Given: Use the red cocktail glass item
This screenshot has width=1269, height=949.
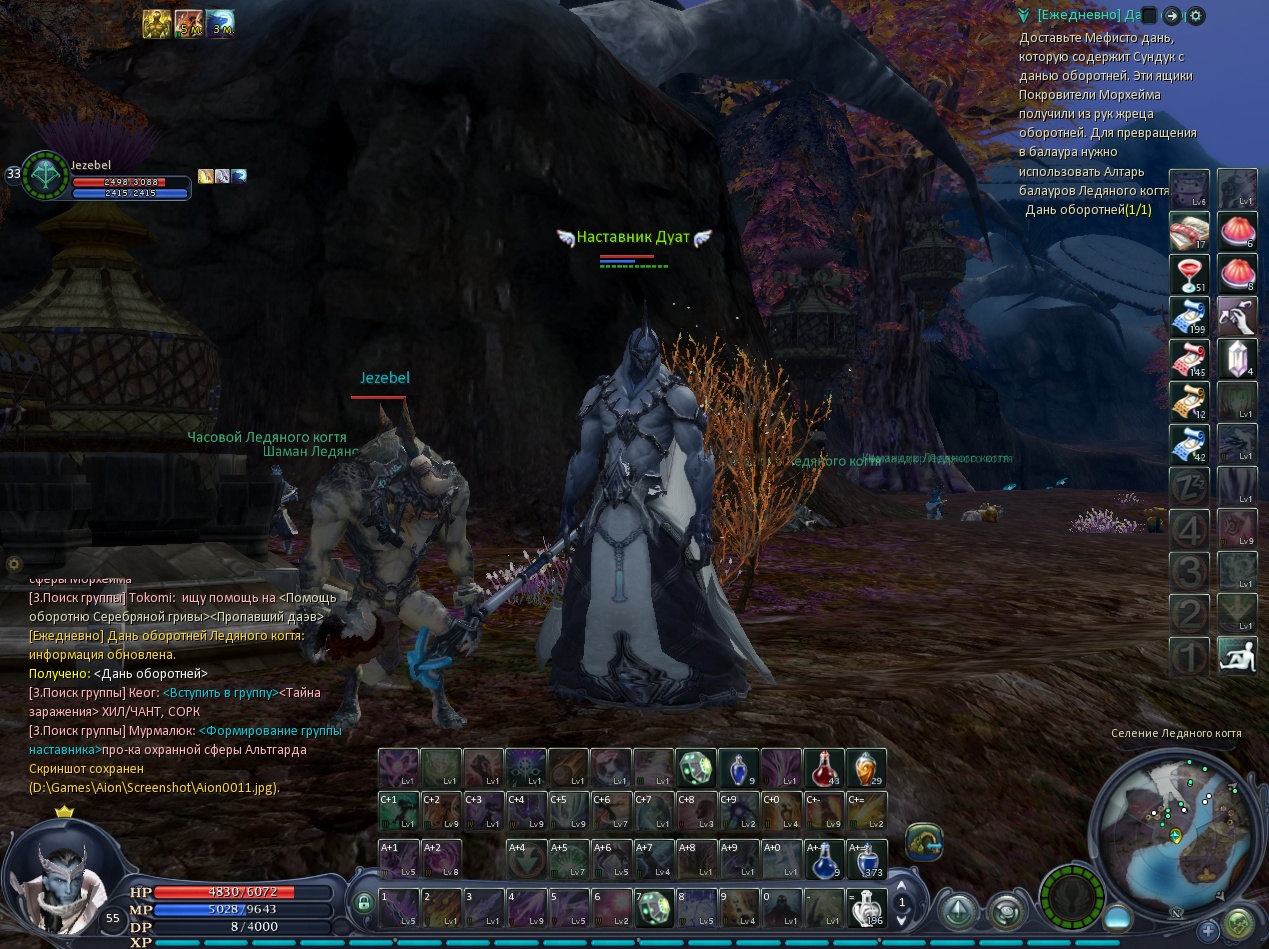Looking at the screenshot, I should click(1189, 274).
